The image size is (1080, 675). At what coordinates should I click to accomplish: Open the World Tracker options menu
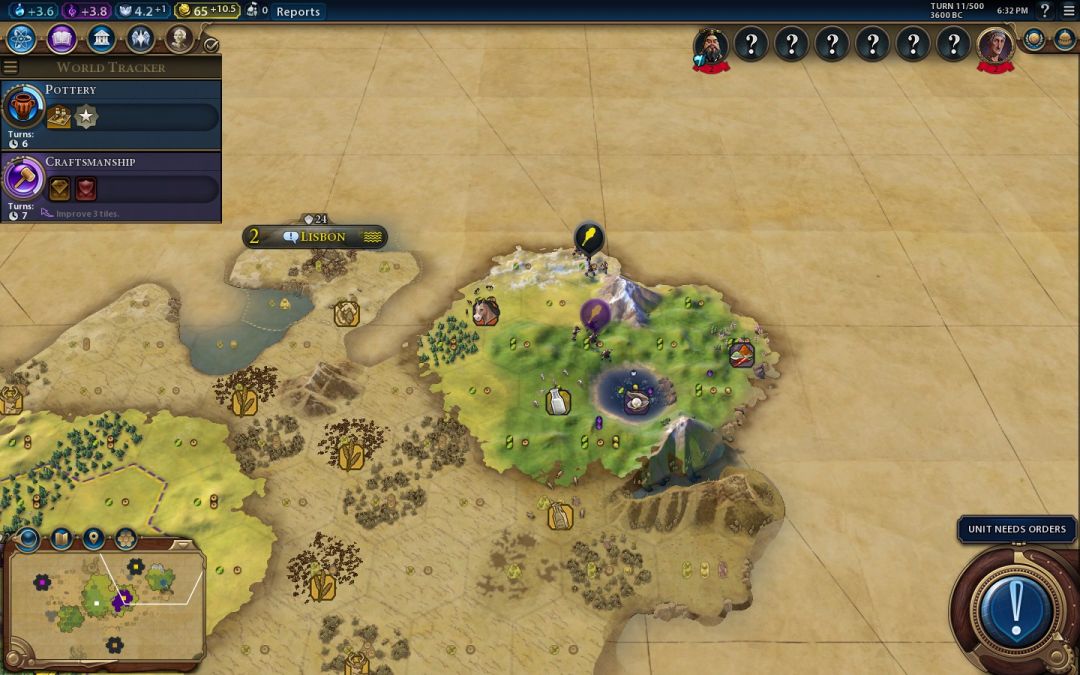click(x=10, y=67)
